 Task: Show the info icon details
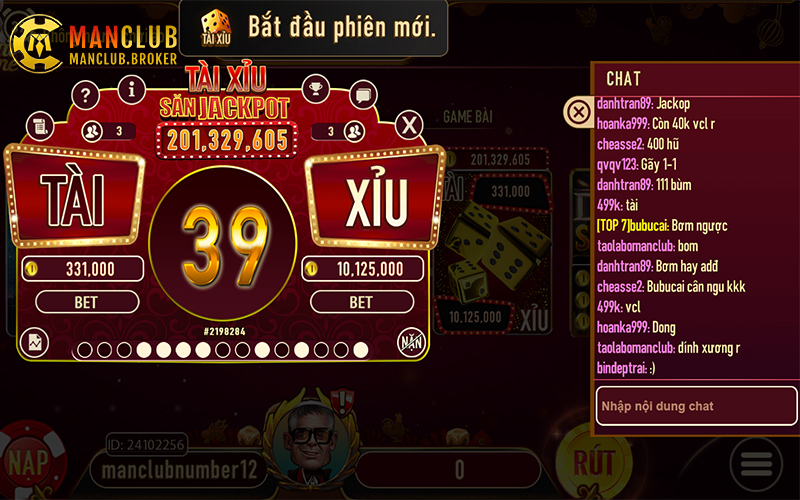coord(131,90)
